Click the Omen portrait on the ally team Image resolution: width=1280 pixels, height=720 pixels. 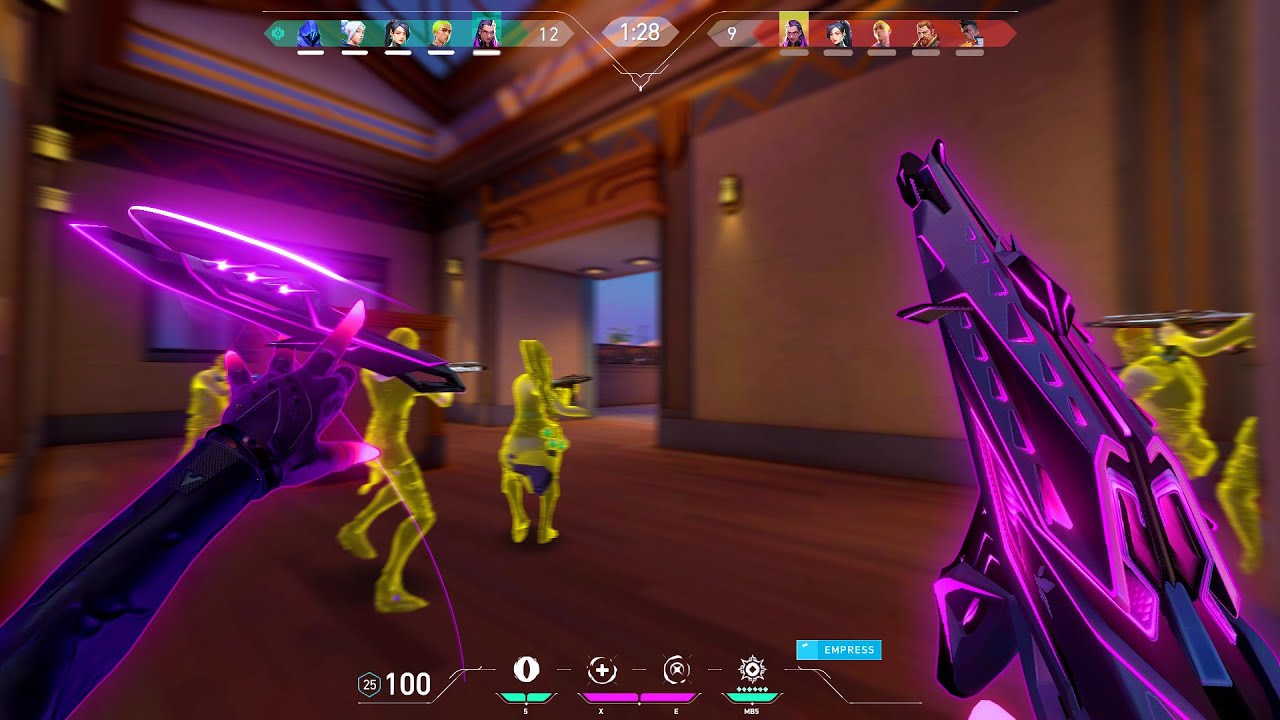point(306,32)
